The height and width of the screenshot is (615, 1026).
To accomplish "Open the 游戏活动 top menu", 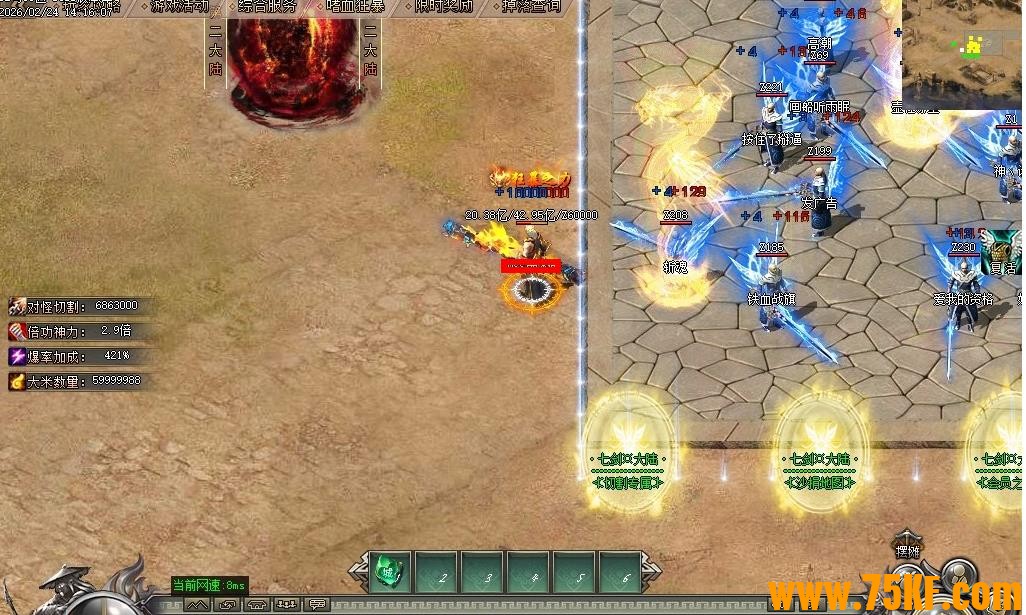I will pos(180,6).
